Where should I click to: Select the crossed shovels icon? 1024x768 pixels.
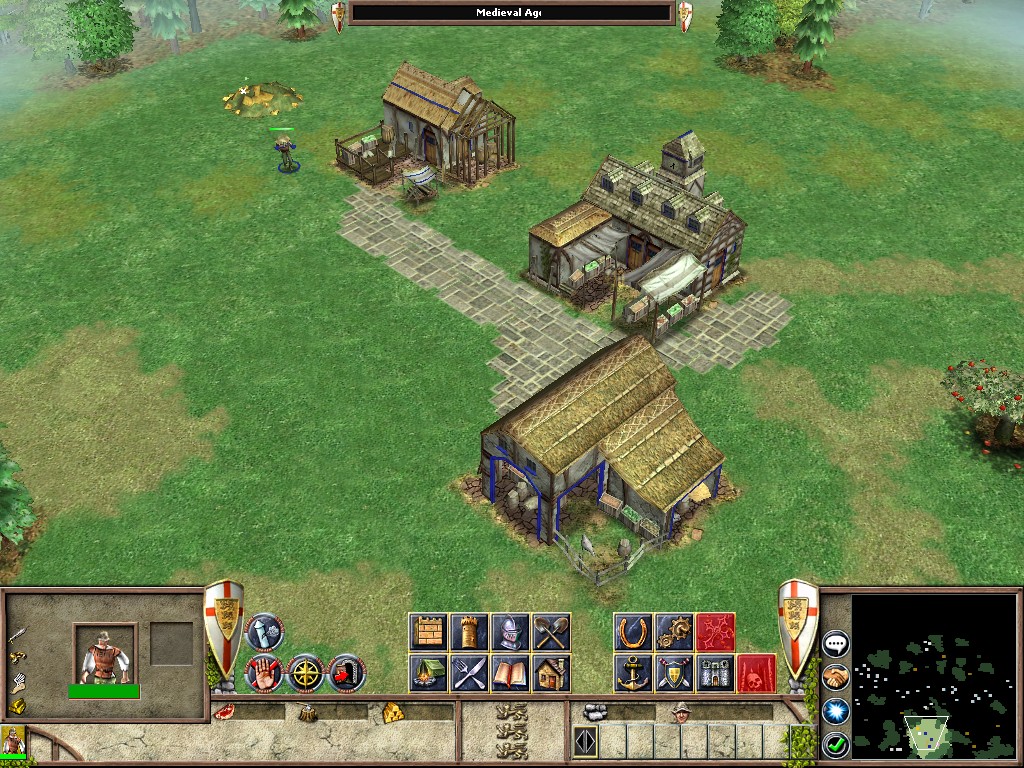coord(551,632)
